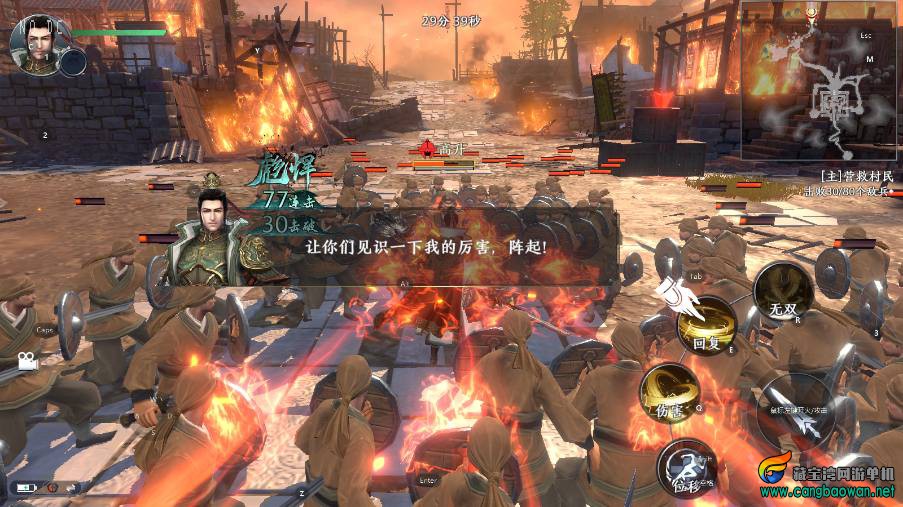Trigger the 伤害 damage skill
903x507 pixels.
pyautogui.click(x=669, y=393)
